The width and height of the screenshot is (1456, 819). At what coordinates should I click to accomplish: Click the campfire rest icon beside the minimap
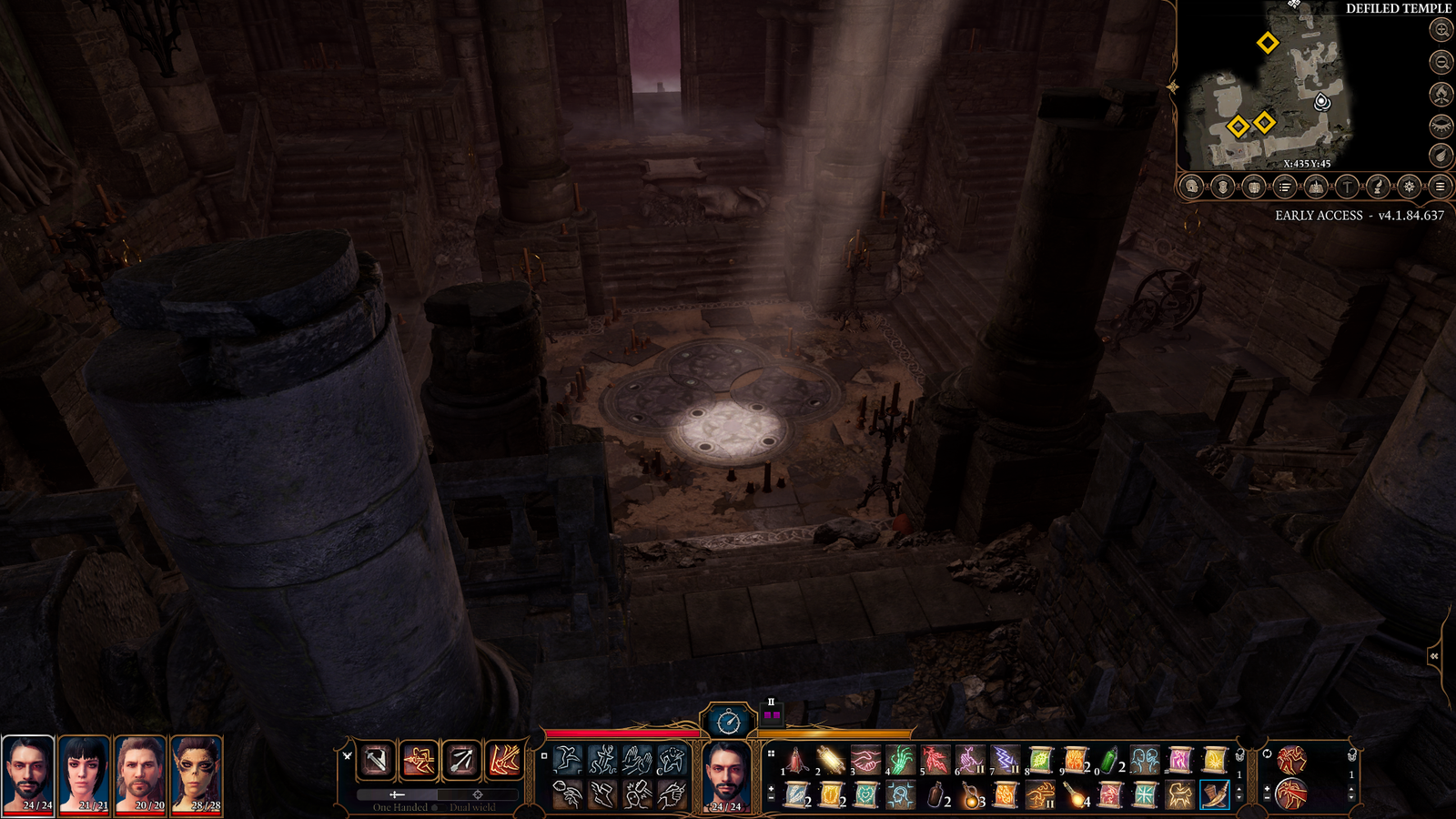coord(1441,96)
